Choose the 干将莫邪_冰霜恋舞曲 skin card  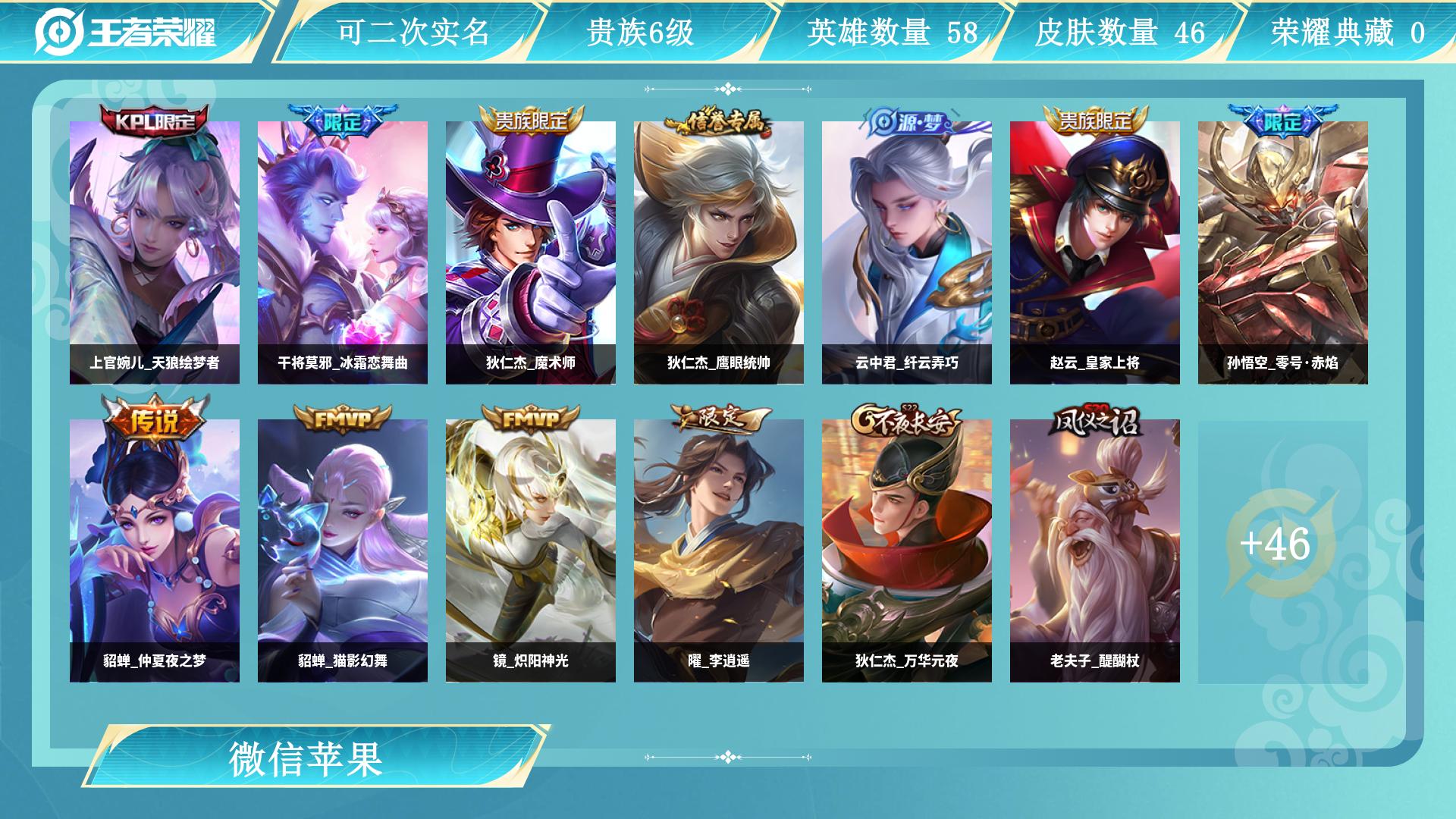click(343, 252)
